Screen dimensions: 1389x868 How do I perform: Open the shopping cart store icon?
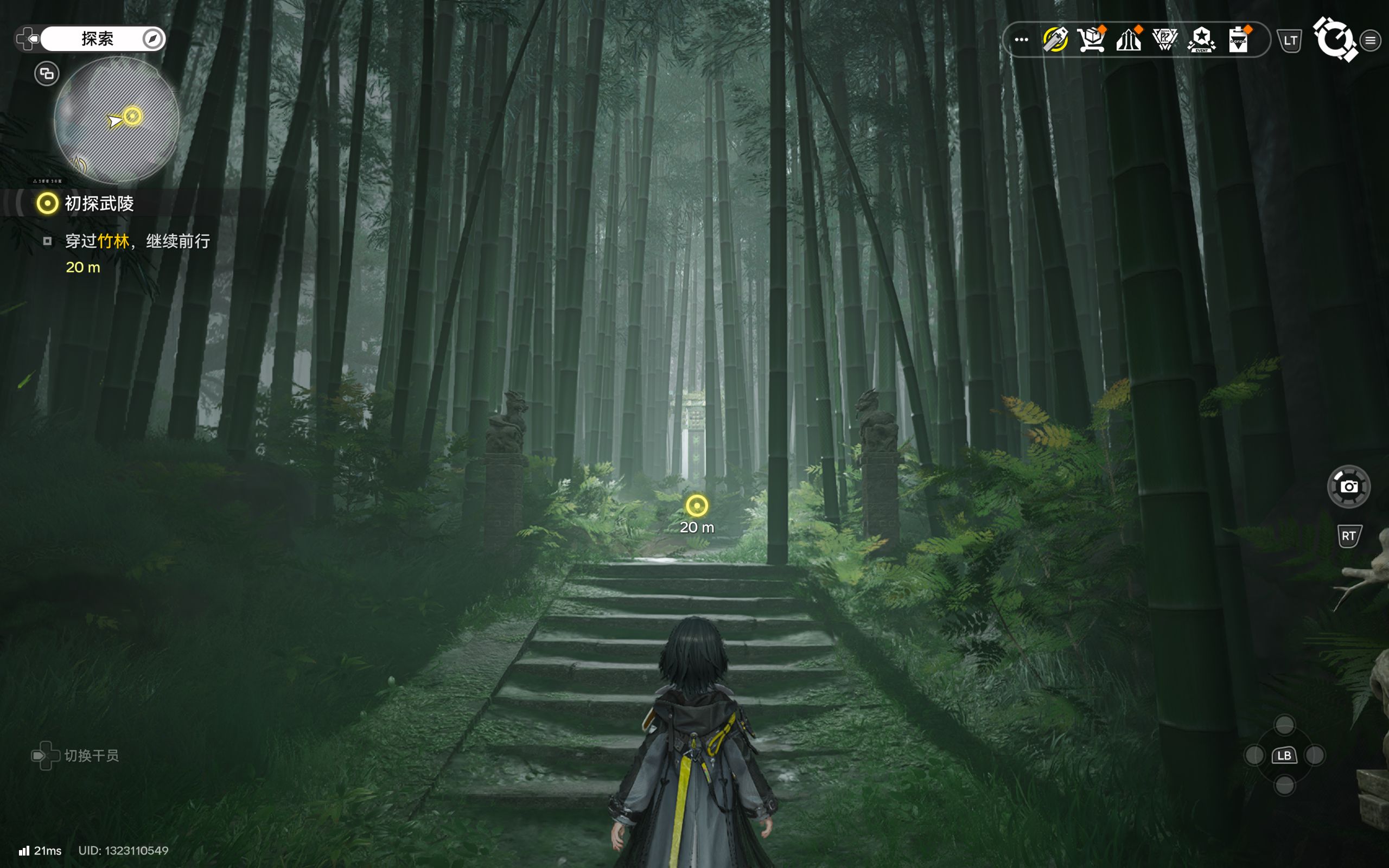click(x=1091, y=40)
